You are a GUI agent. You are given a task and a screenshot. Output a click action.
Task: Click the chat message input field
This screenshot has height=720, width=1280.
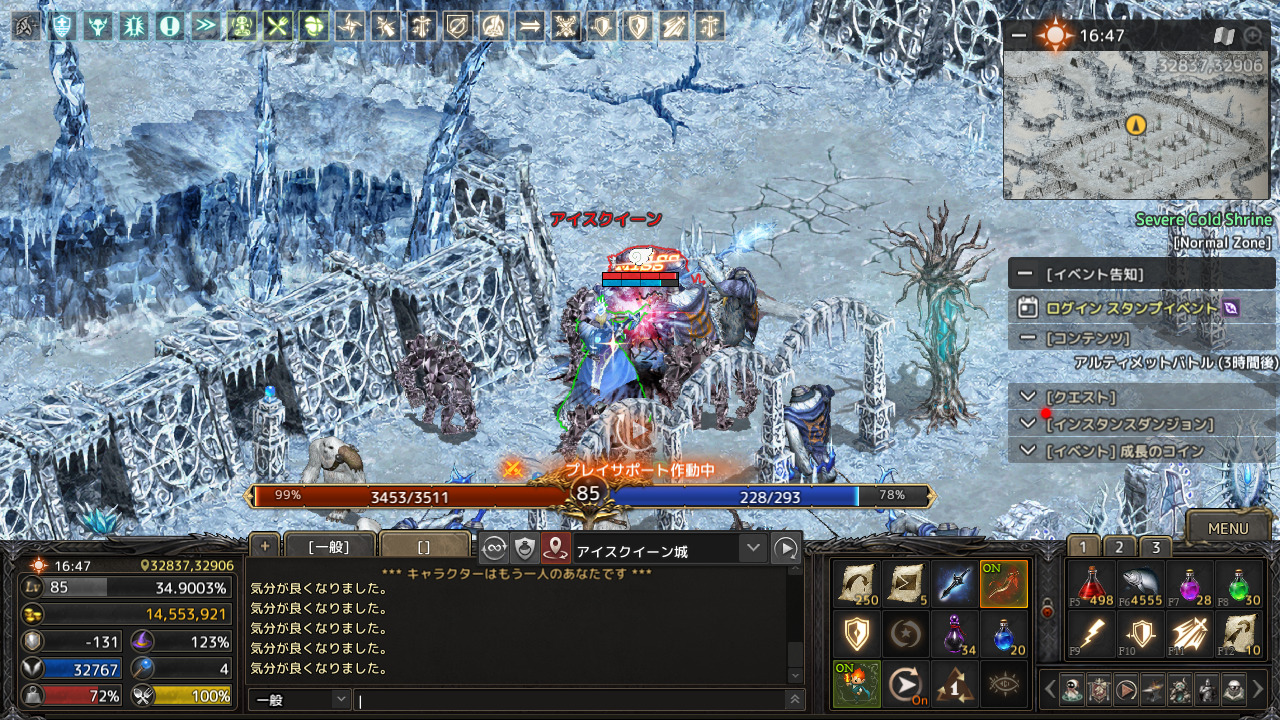(x=570, y=700)
